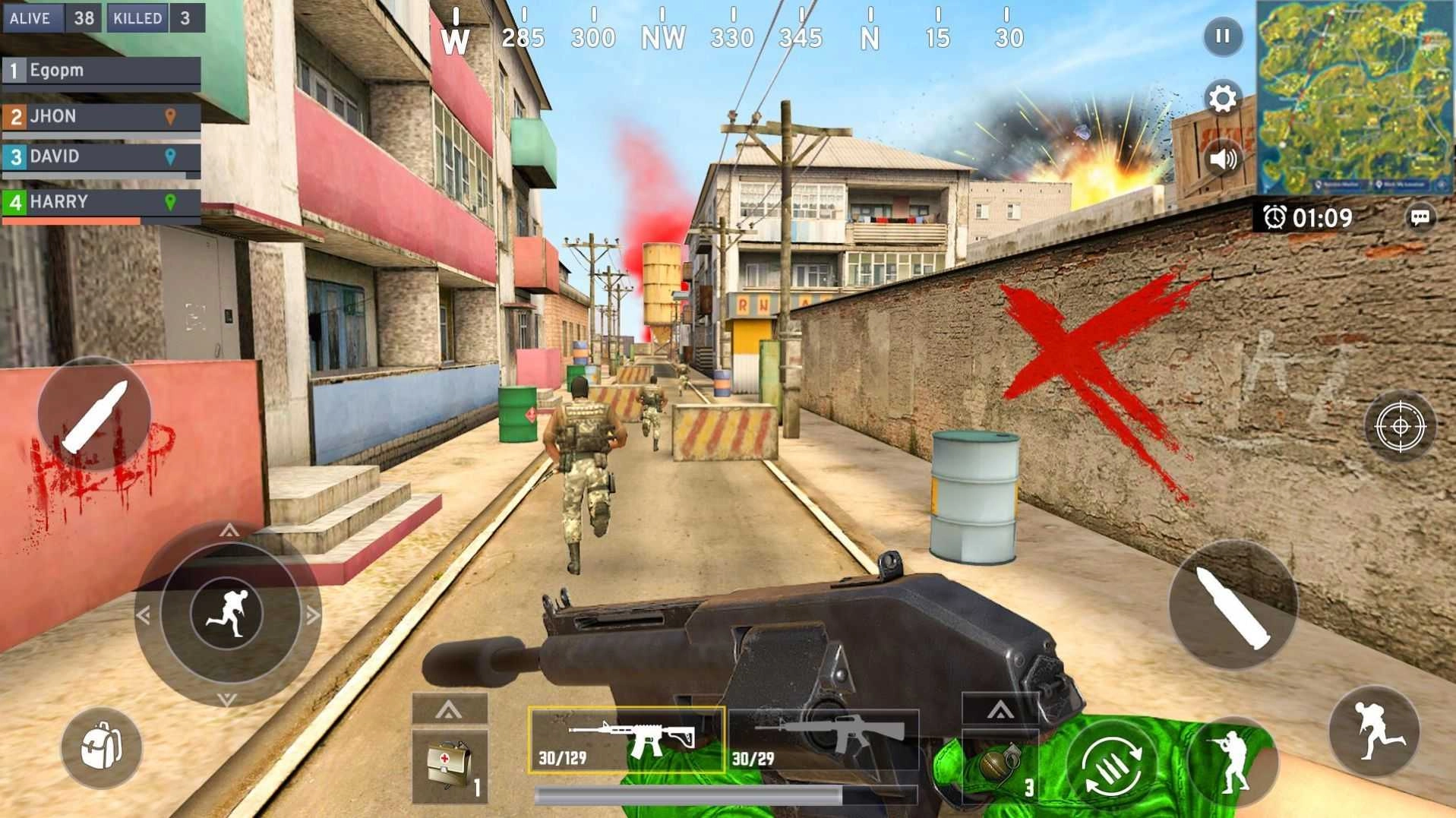
Task: Expand the chevron above the medkit slot
Action: click(447, 709)
